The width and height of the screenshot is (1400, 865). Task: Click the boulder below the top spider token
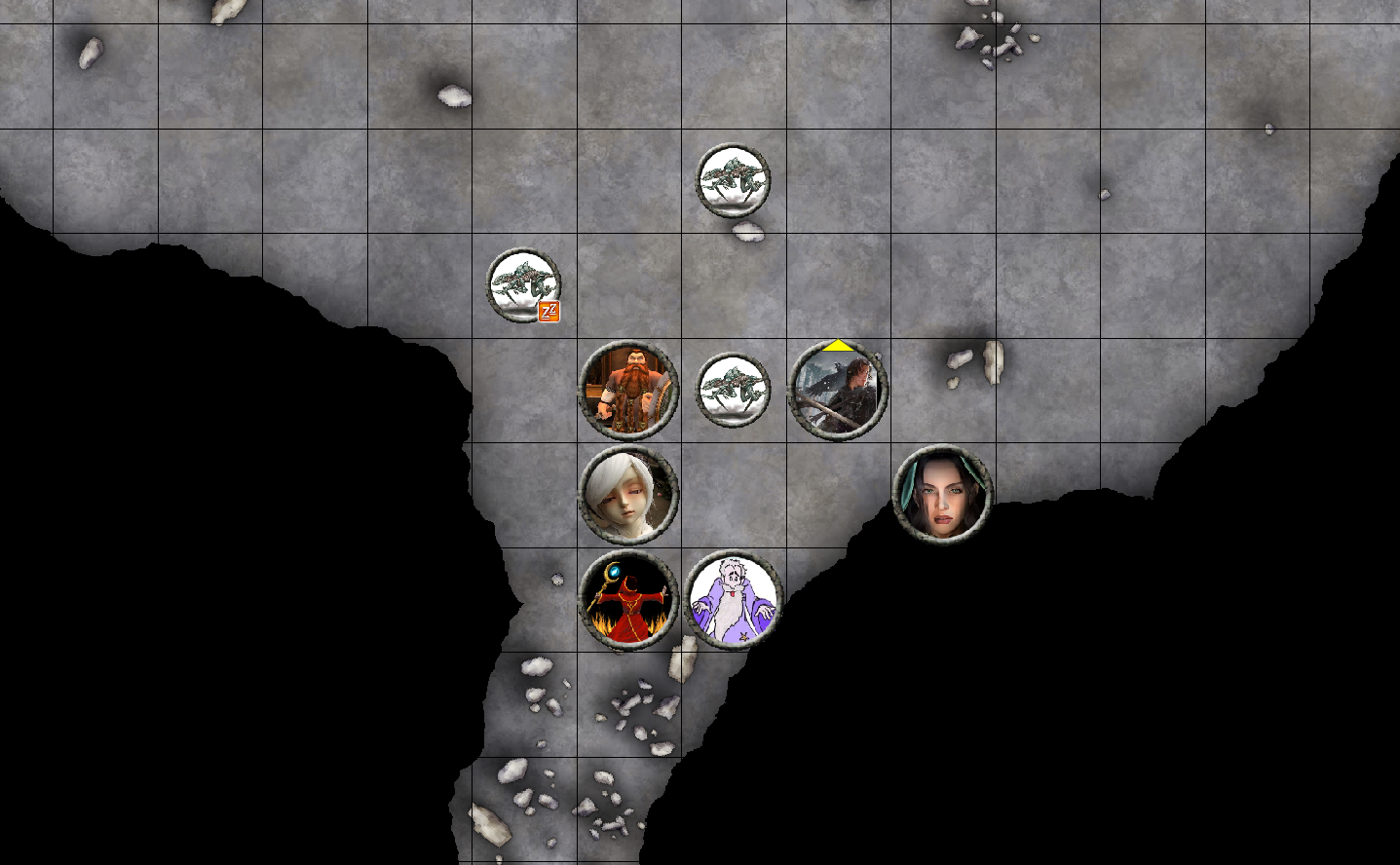point(744,230)
